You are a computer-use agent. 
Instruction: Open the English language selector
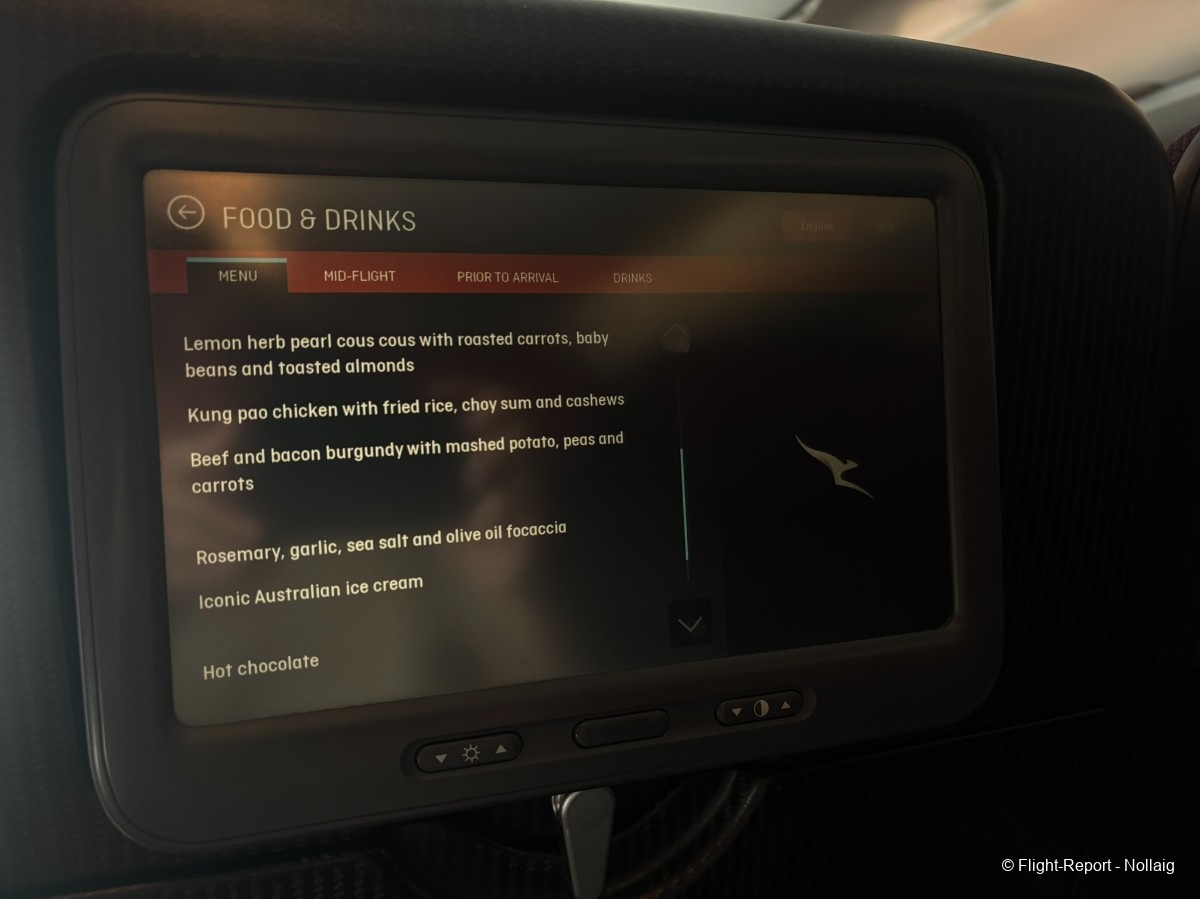817,227
